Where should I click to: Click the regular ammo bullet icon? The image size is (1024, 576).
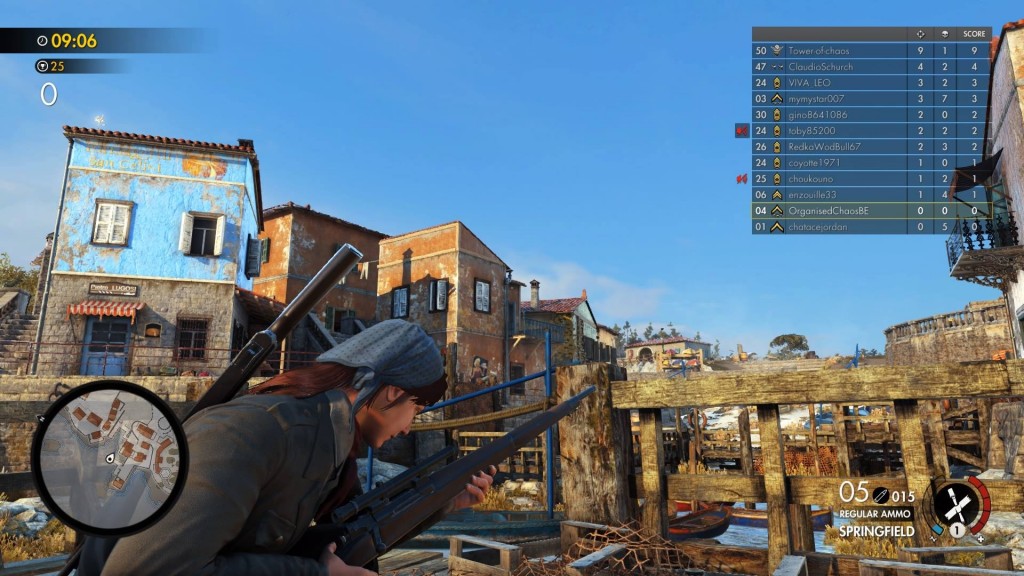point(880,494)
